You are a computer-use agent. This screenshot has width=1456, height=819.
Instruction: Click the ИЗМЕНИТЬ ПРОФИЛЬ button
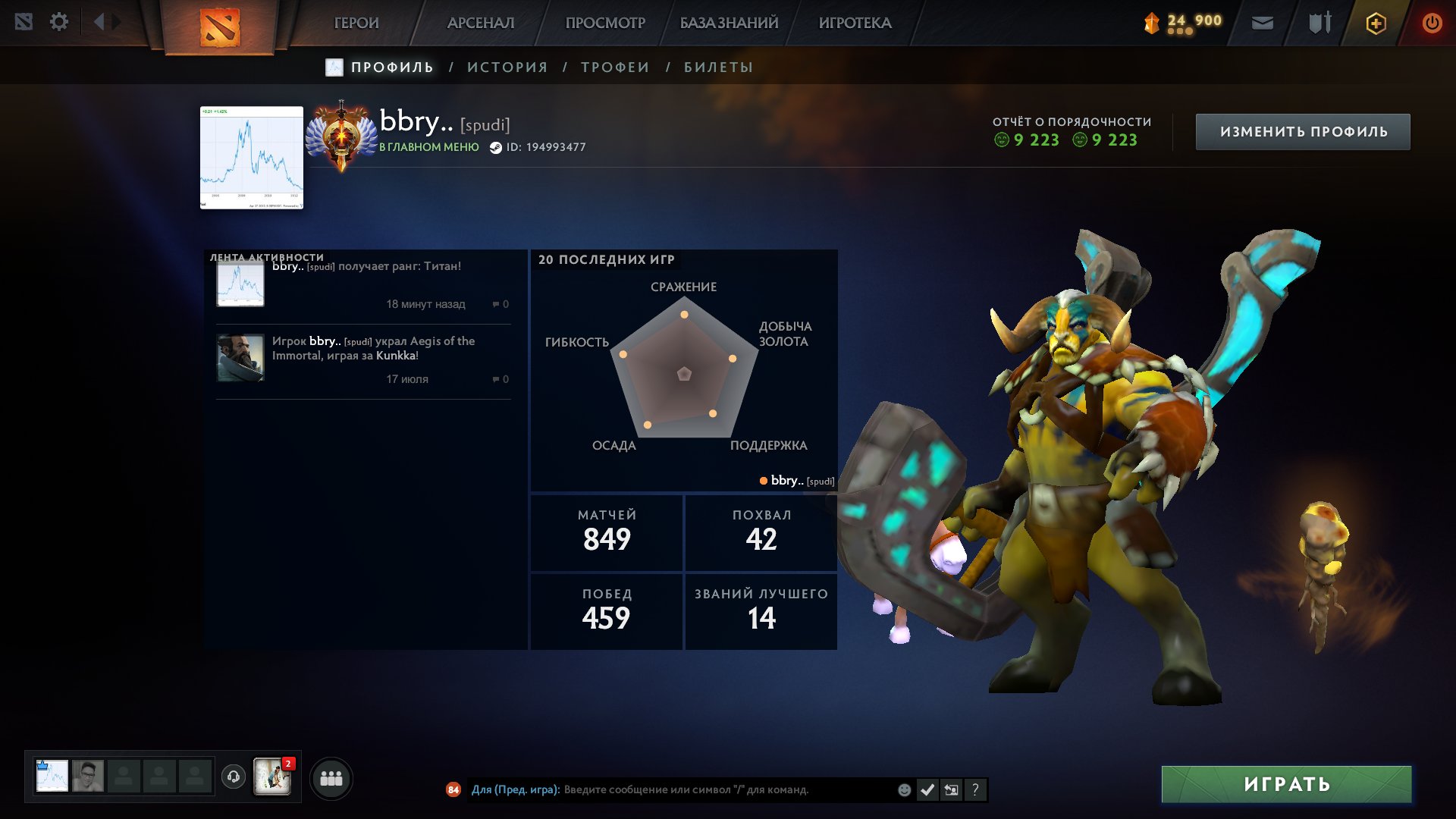click(x=1302, y=130)
